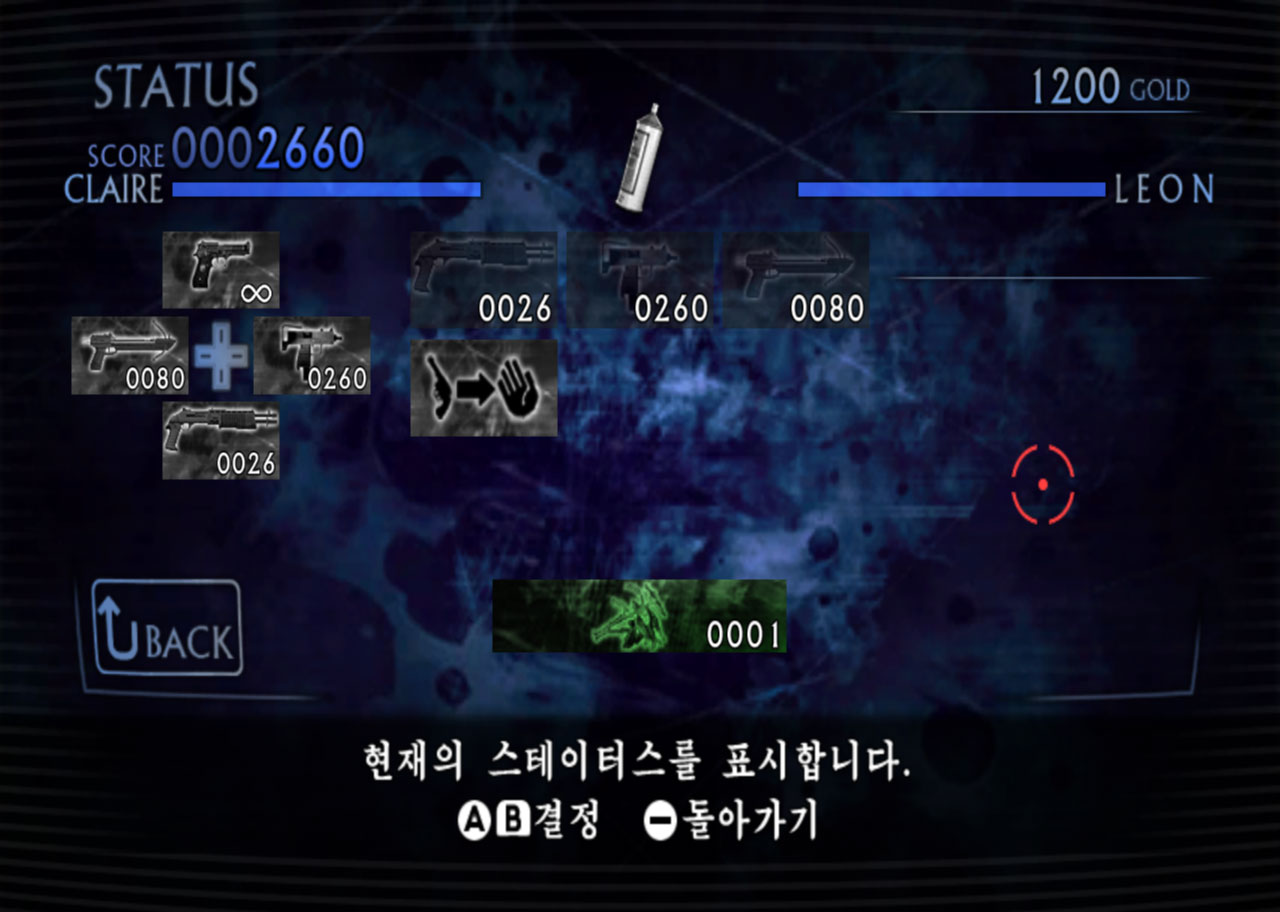Screen dimensions: 1280x912
Task: Select Claire's shotgun with 0026 ammo
Action: pyautogui.click(x=219, y=438)
